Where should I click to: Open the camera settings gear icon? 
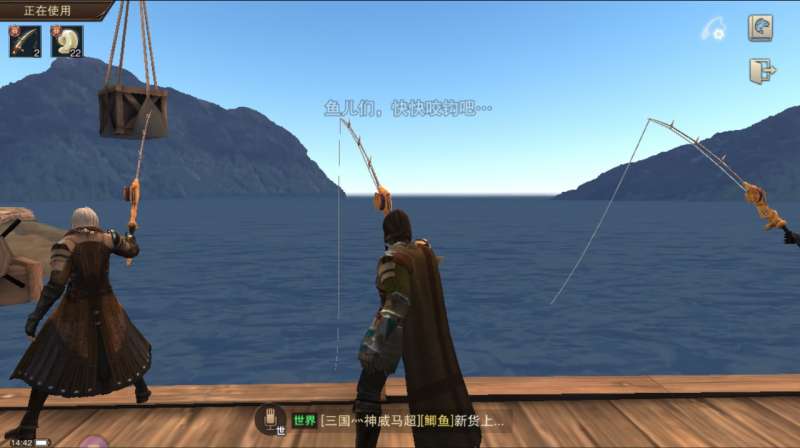[x=713, y=30]
